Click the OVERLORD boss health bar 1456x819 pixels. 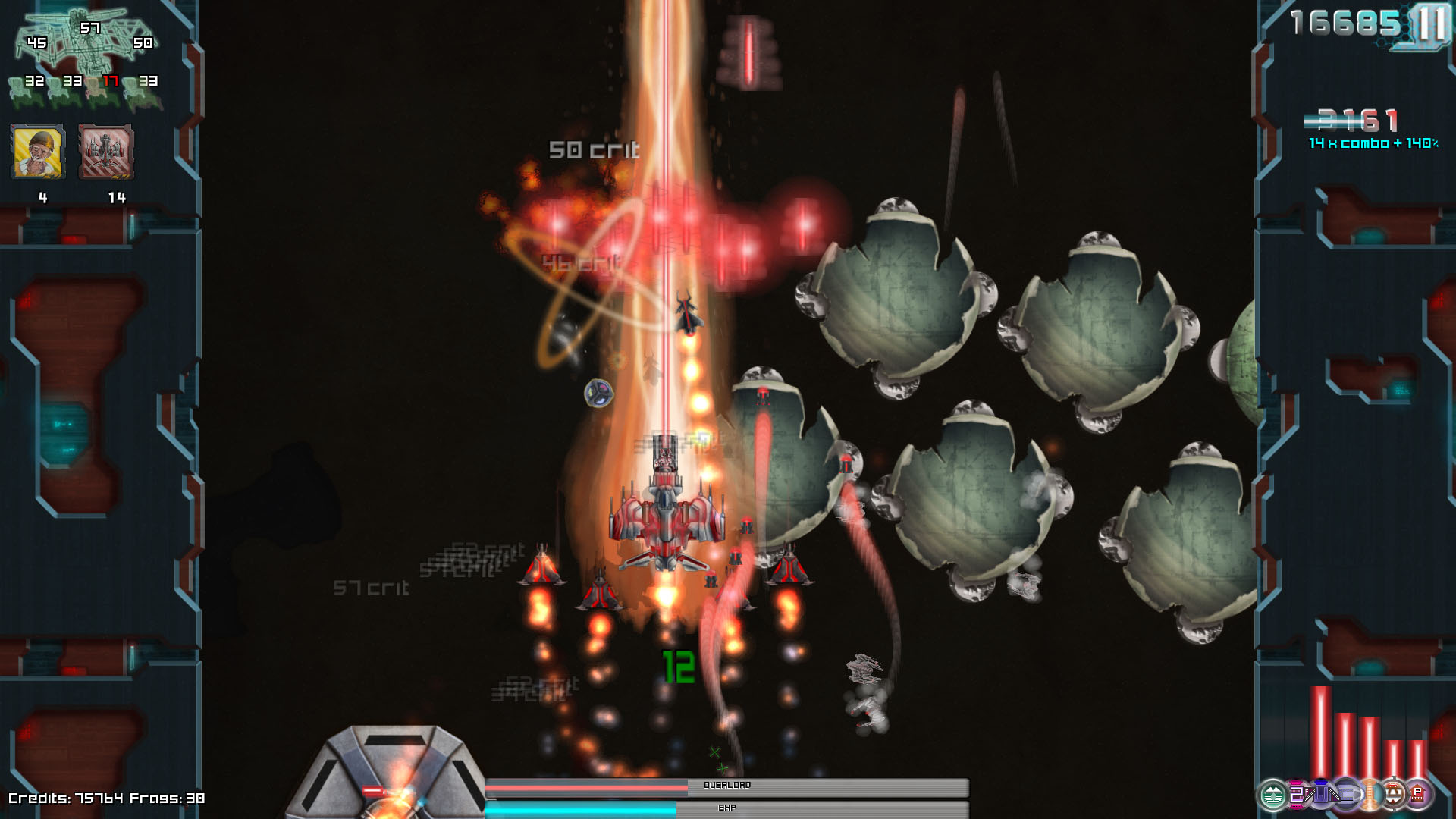coord(728,787)
